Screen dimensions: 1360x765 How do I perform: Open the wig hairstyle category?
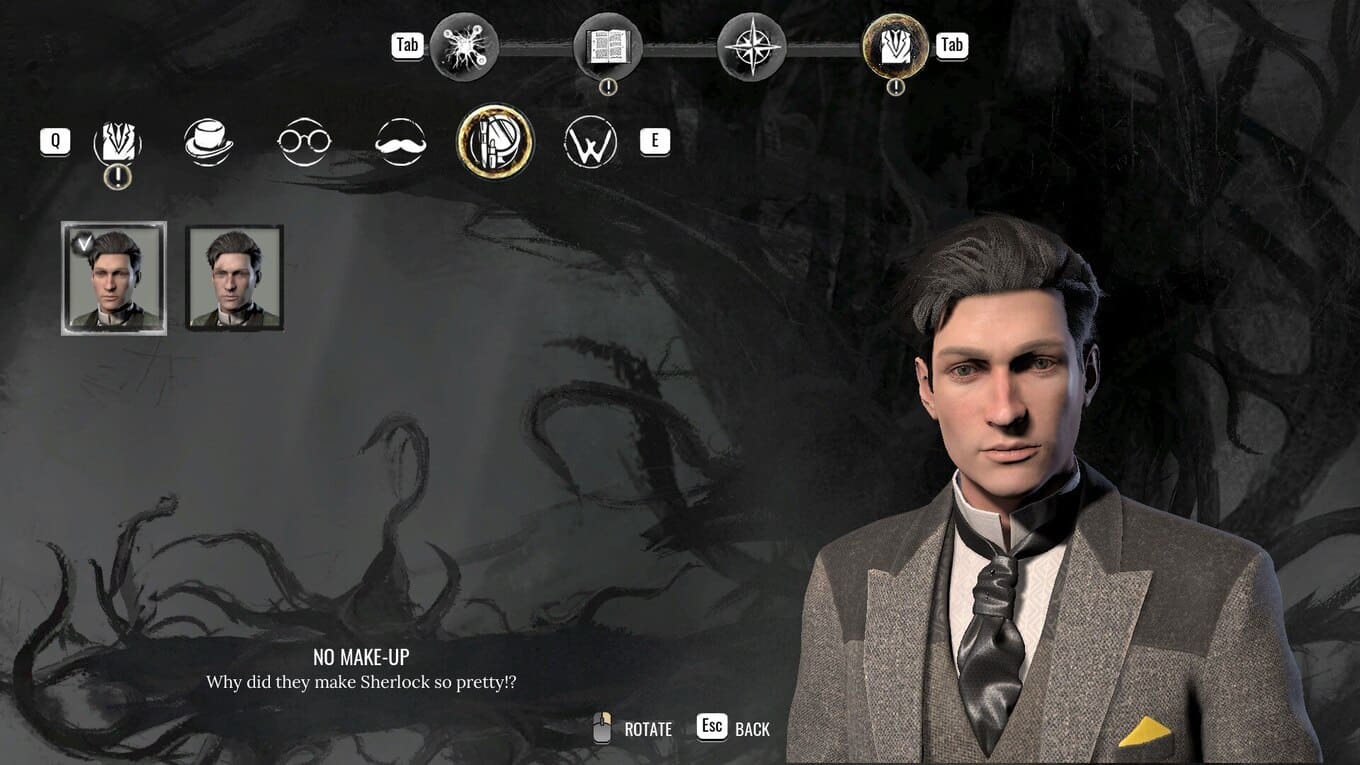[590, 142]
